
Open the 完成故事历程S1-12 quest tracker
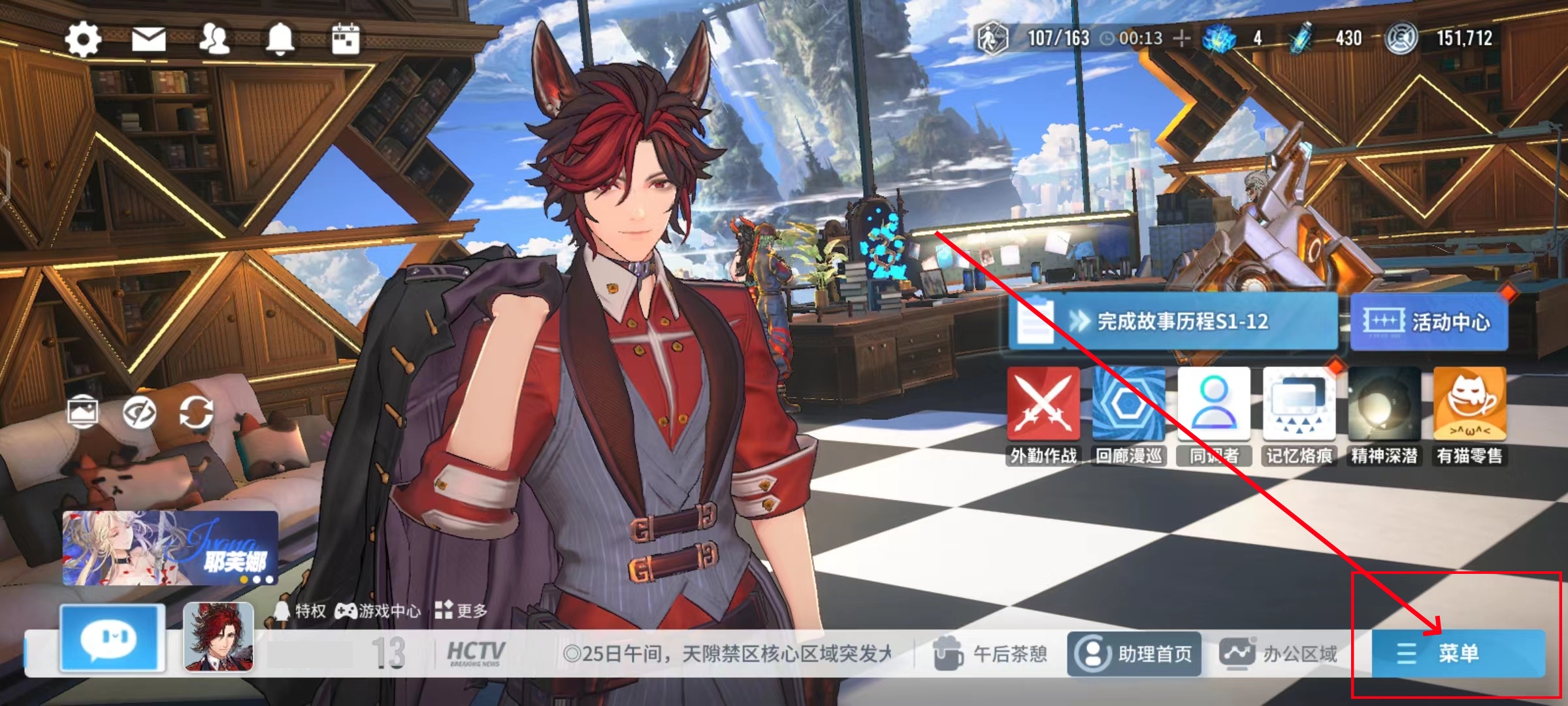1173,321
